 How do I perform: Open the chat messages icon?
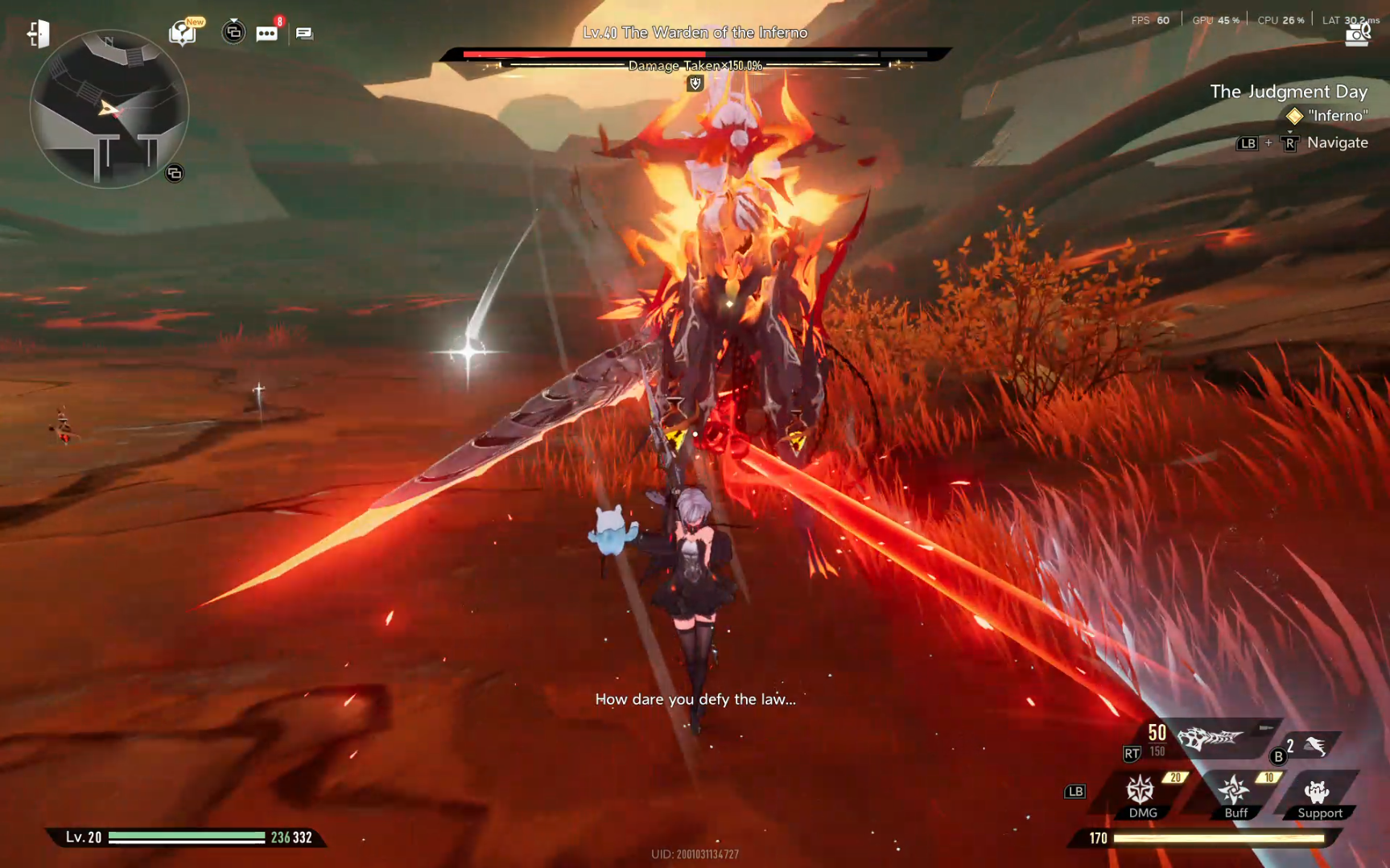point(304,33)
